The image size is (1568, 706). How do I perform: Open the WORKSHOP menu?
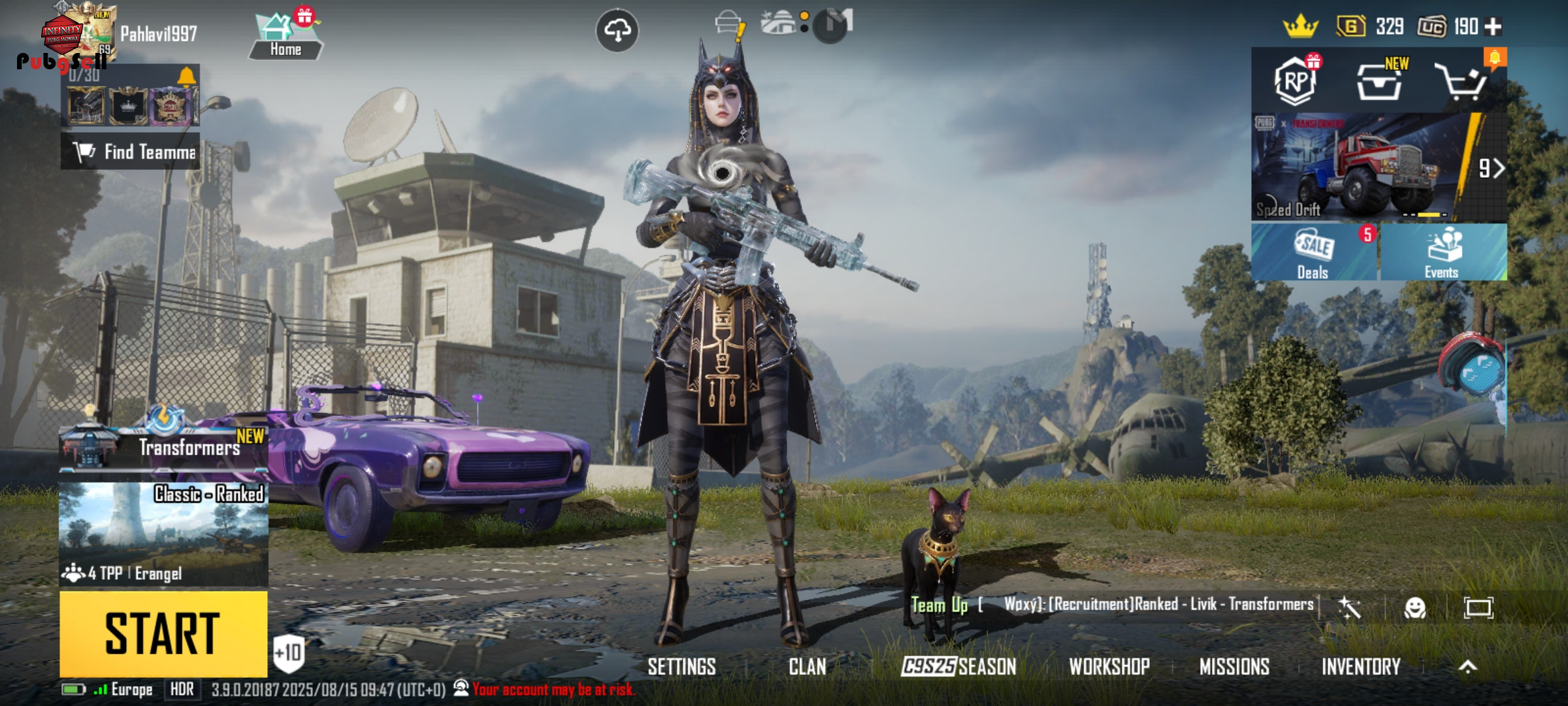coord(1109,667)
